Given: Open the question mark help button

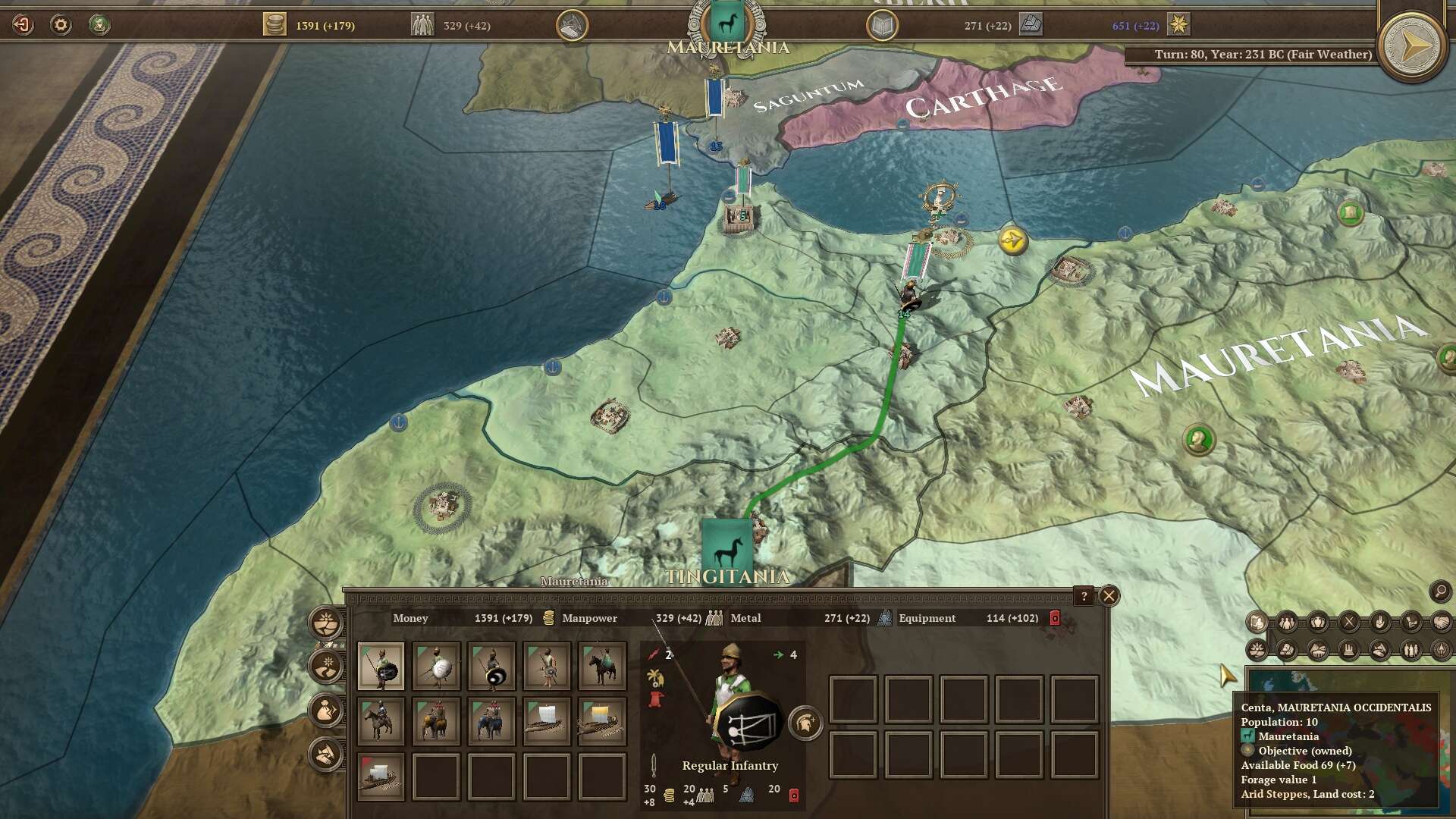Looking at the screenshot, I should coord(1084,596).
